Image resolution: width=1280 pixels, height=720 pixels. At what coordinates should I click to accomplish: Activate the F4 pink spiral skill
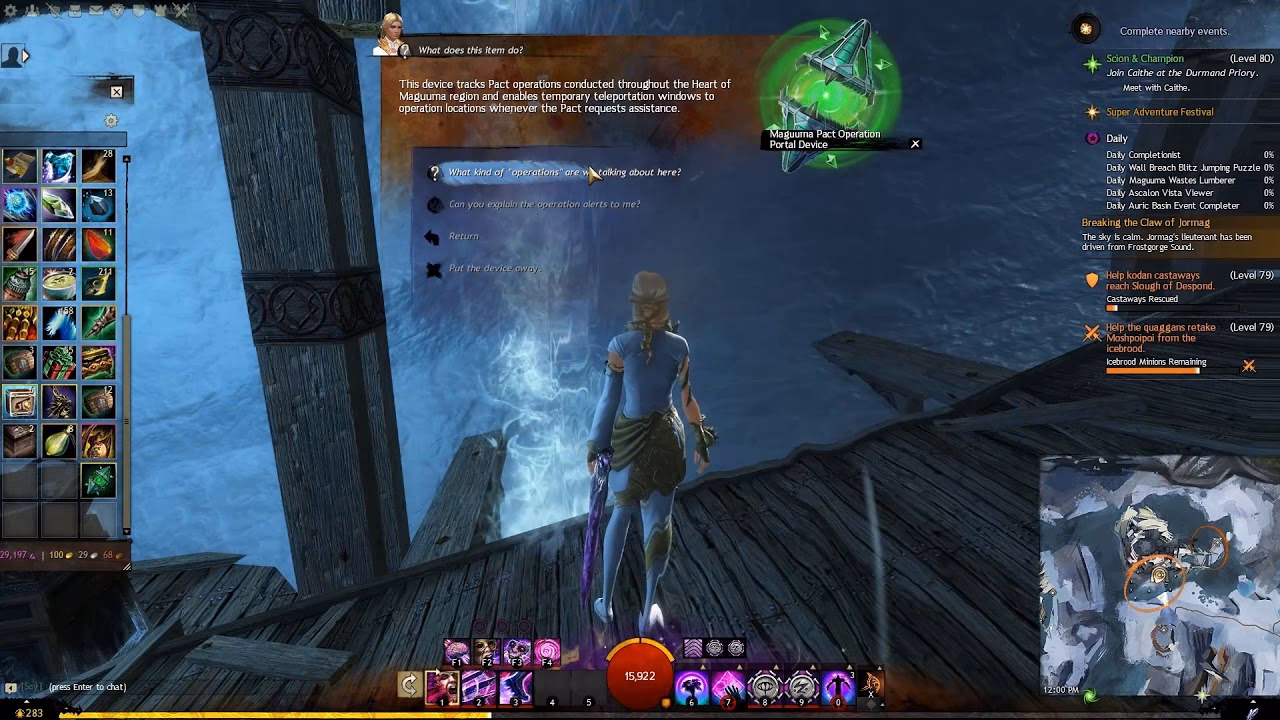[x=547, y=652]
